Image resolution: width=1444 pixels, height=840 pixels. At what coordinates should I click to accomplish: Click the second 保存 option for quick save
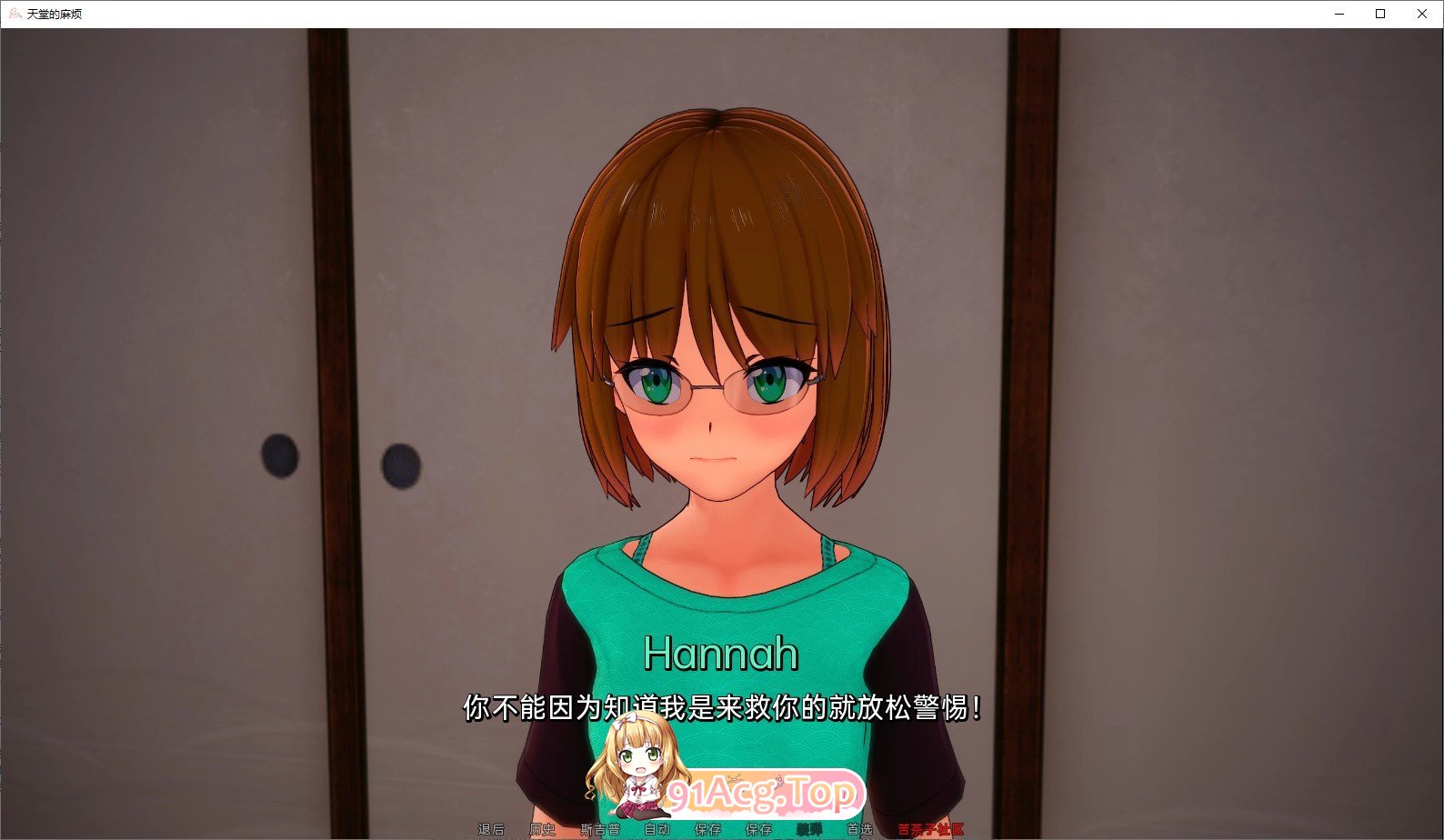[x=758, y=828]
